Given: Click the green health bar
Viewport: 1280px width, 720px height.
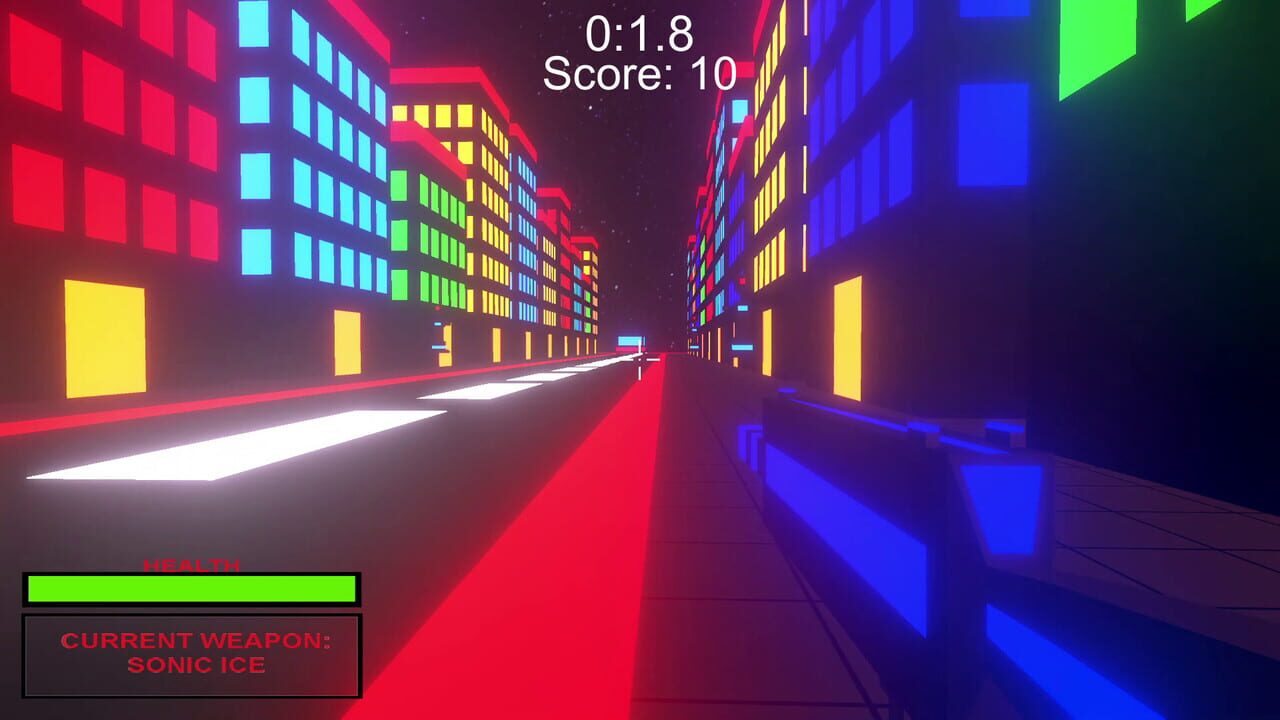Looking at the screenshot, I should 192,589.
